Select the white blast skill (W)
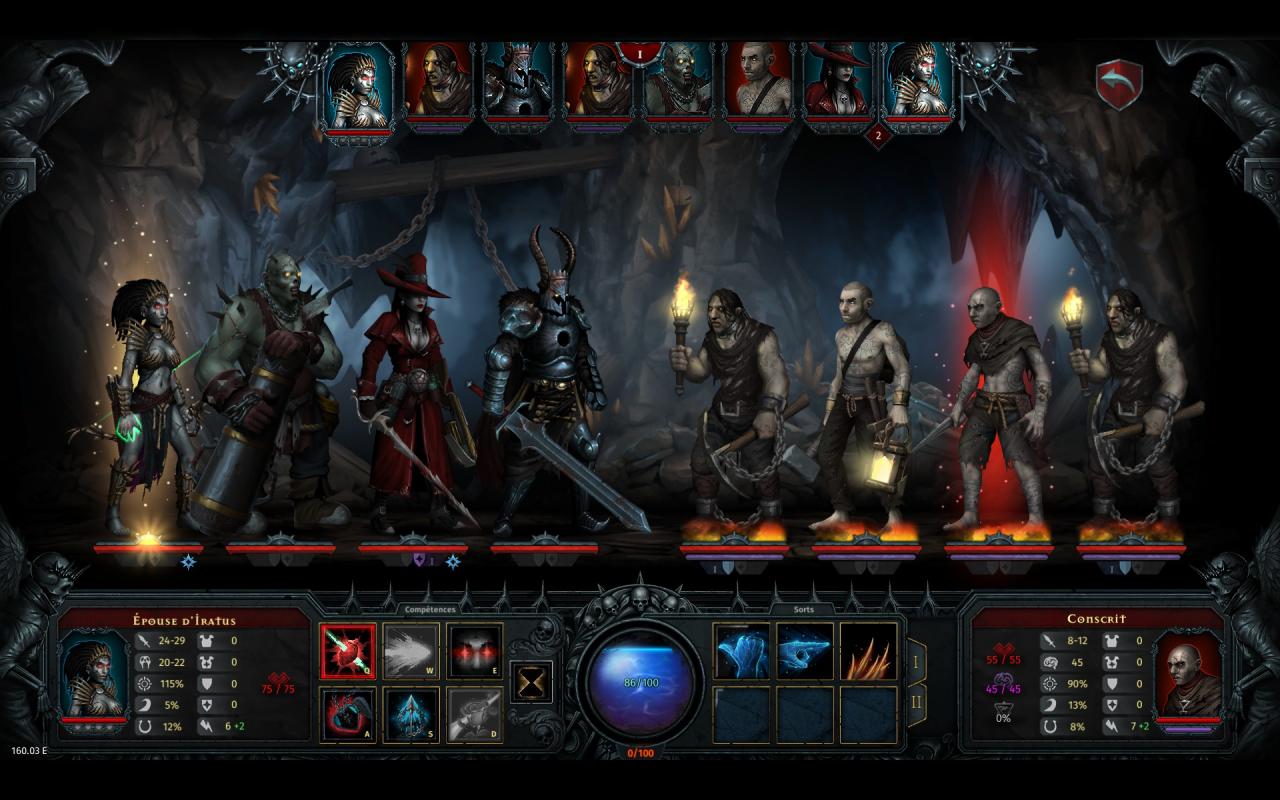This screenshot has height=800, width=1280. [x=411, y=651]
